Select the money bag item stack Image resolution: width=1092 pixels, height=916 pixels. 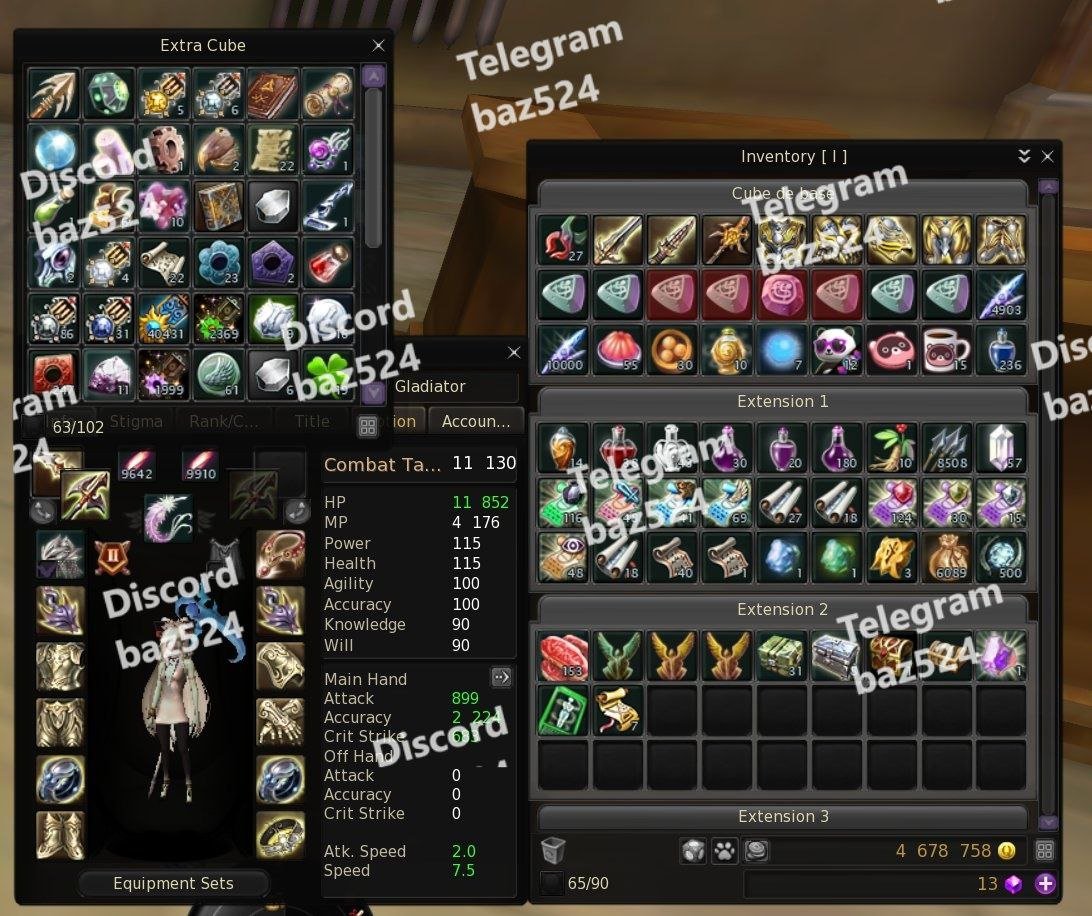(946, 557)
